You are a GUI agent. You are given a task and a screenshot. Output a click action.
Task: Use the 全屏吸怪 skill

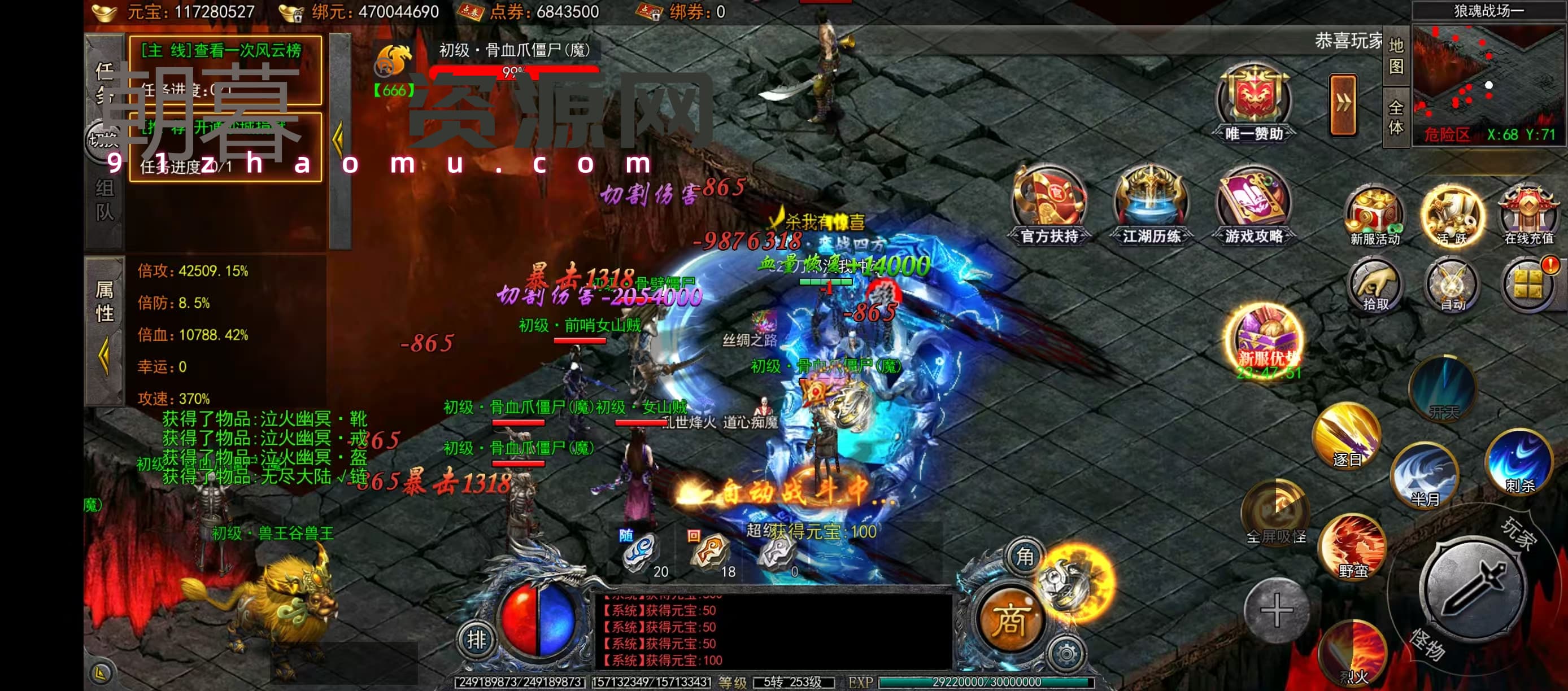pos(1275,511)
